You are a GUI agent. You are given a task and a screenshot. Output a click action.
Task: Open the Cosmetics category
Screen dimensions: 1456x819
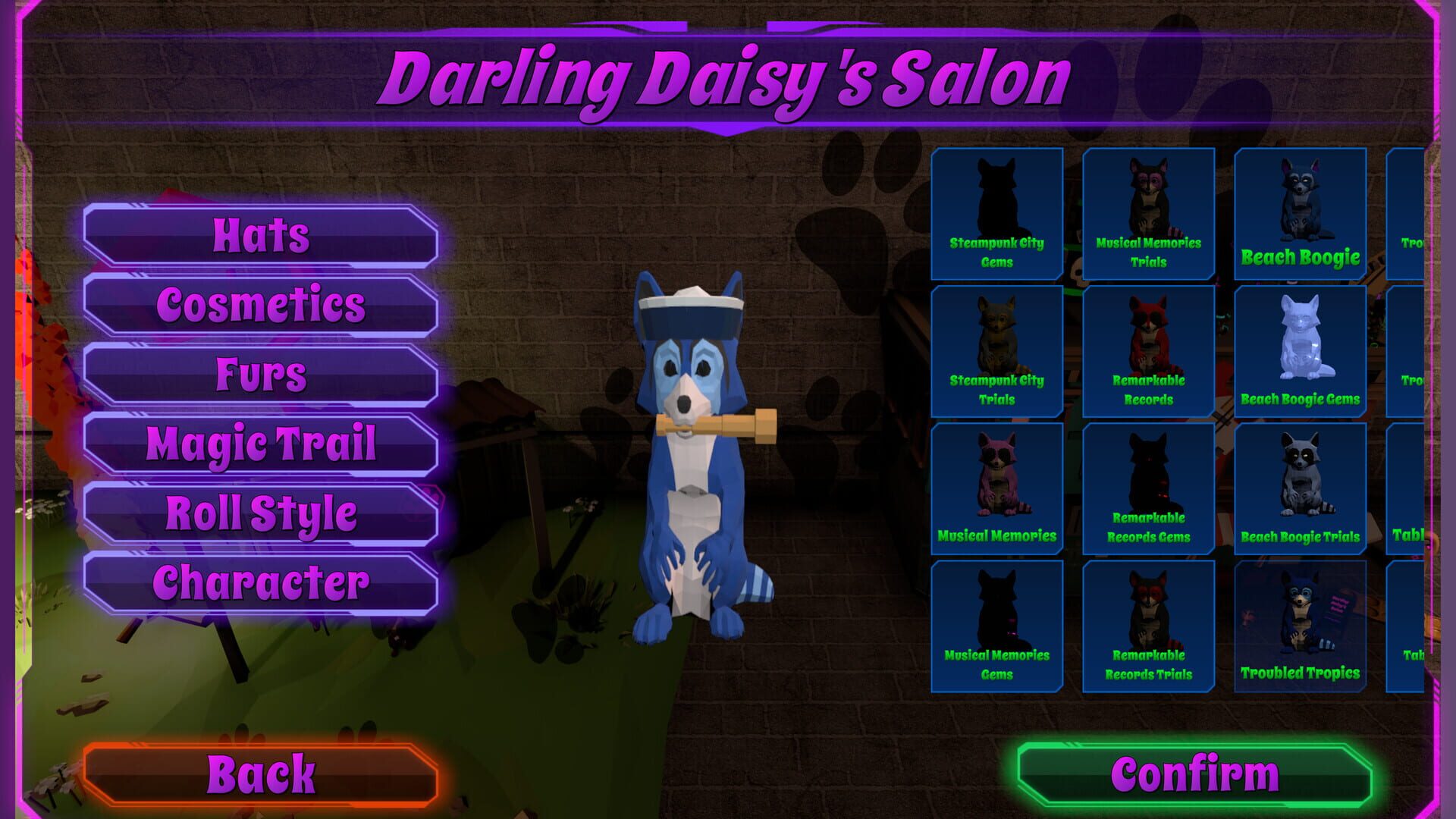[262, 305]
